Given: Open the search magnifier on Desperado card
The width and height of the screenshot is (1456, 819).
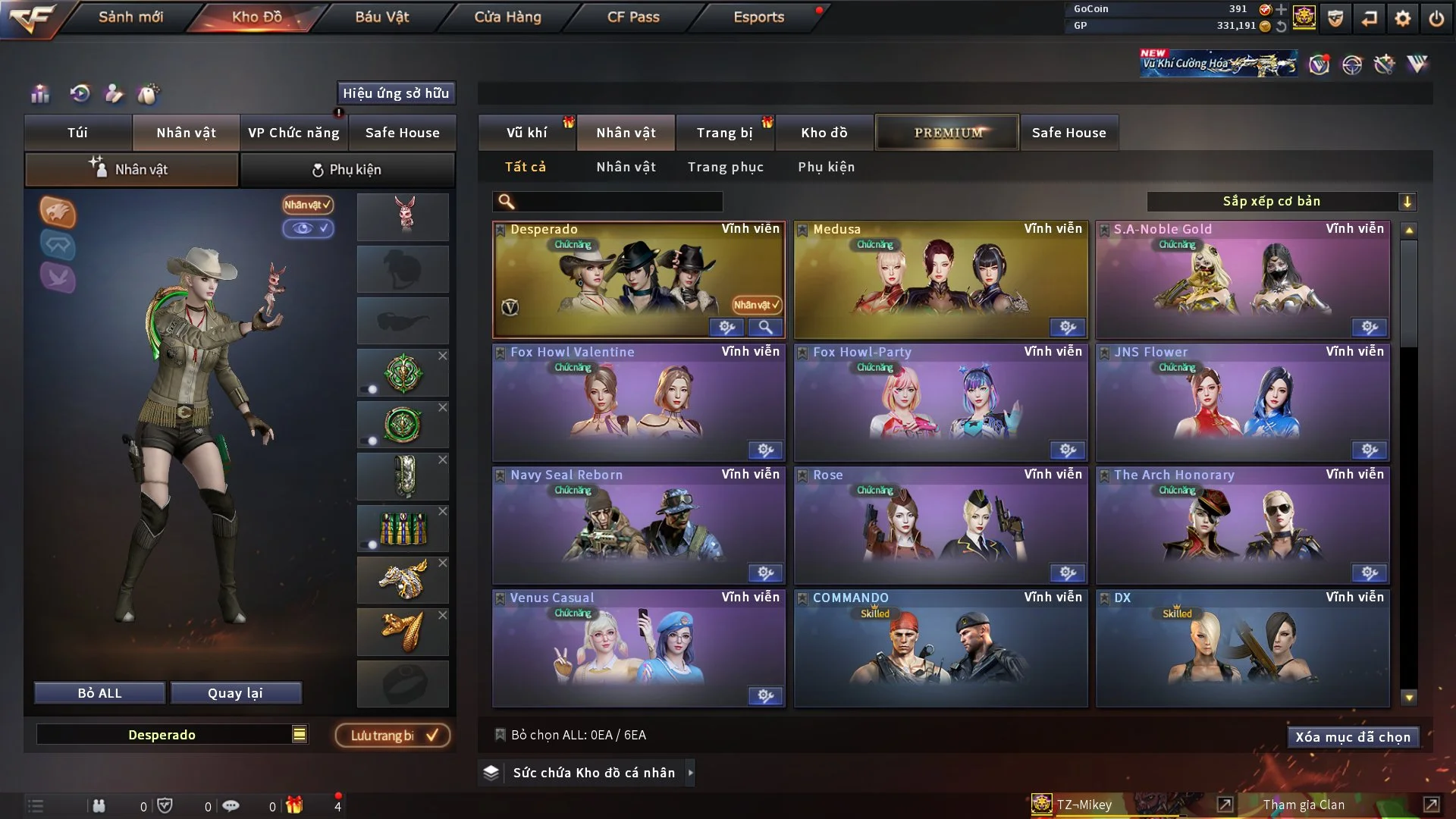Looking at the screenshot, I should 766,328.
